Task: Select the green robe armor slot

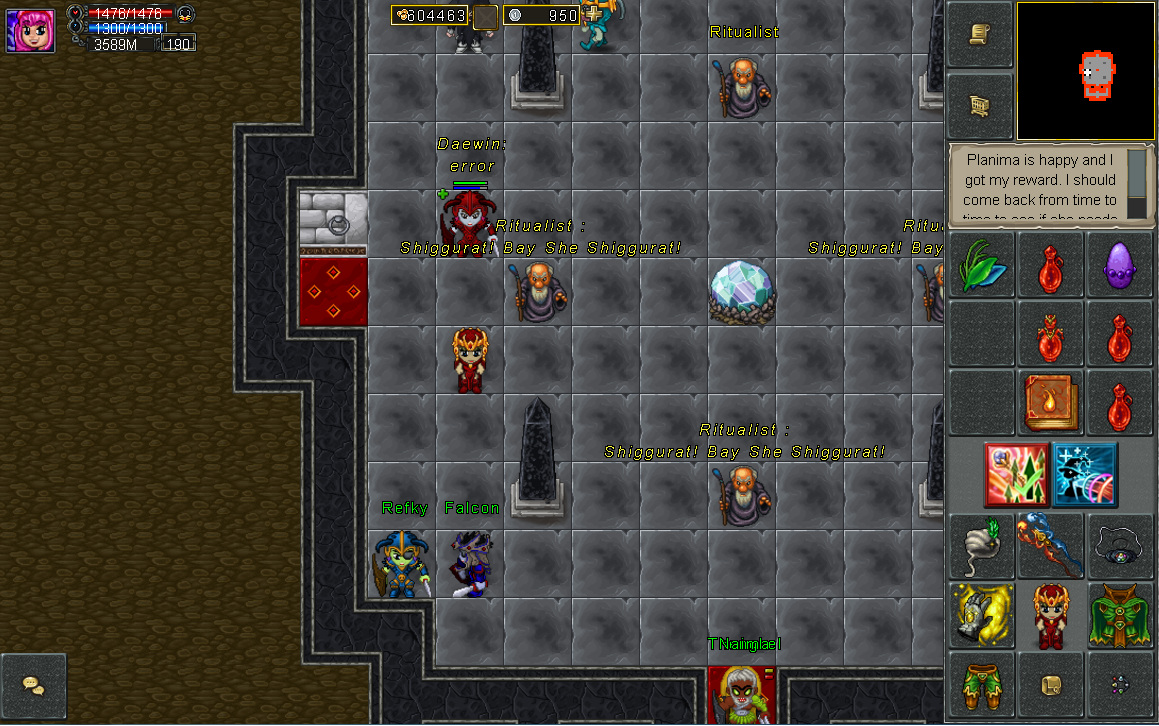Action: click(x=1119, y=614)
